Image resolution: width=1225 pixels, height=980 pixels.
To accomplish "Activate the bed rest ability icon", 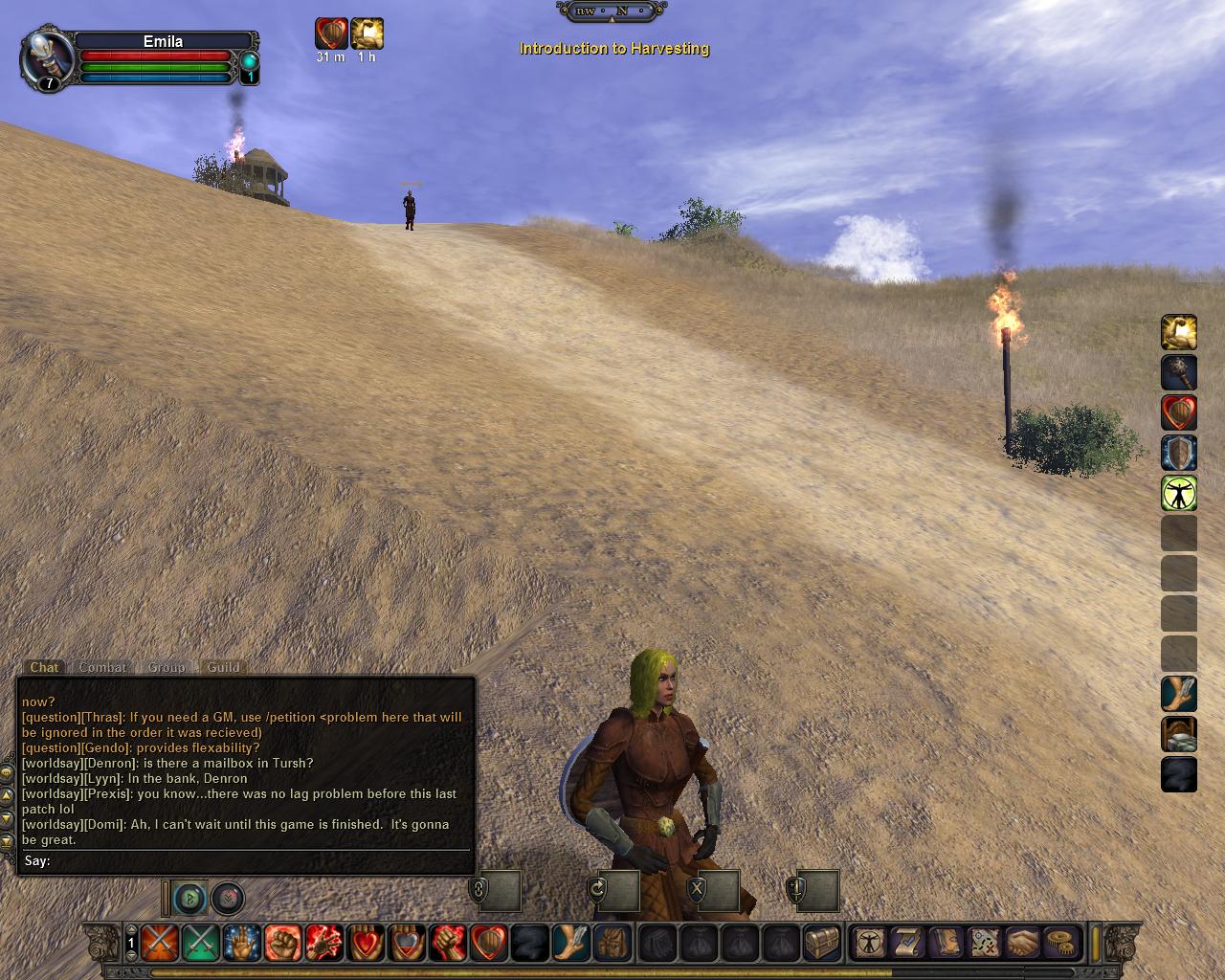I will point(1179,735).
